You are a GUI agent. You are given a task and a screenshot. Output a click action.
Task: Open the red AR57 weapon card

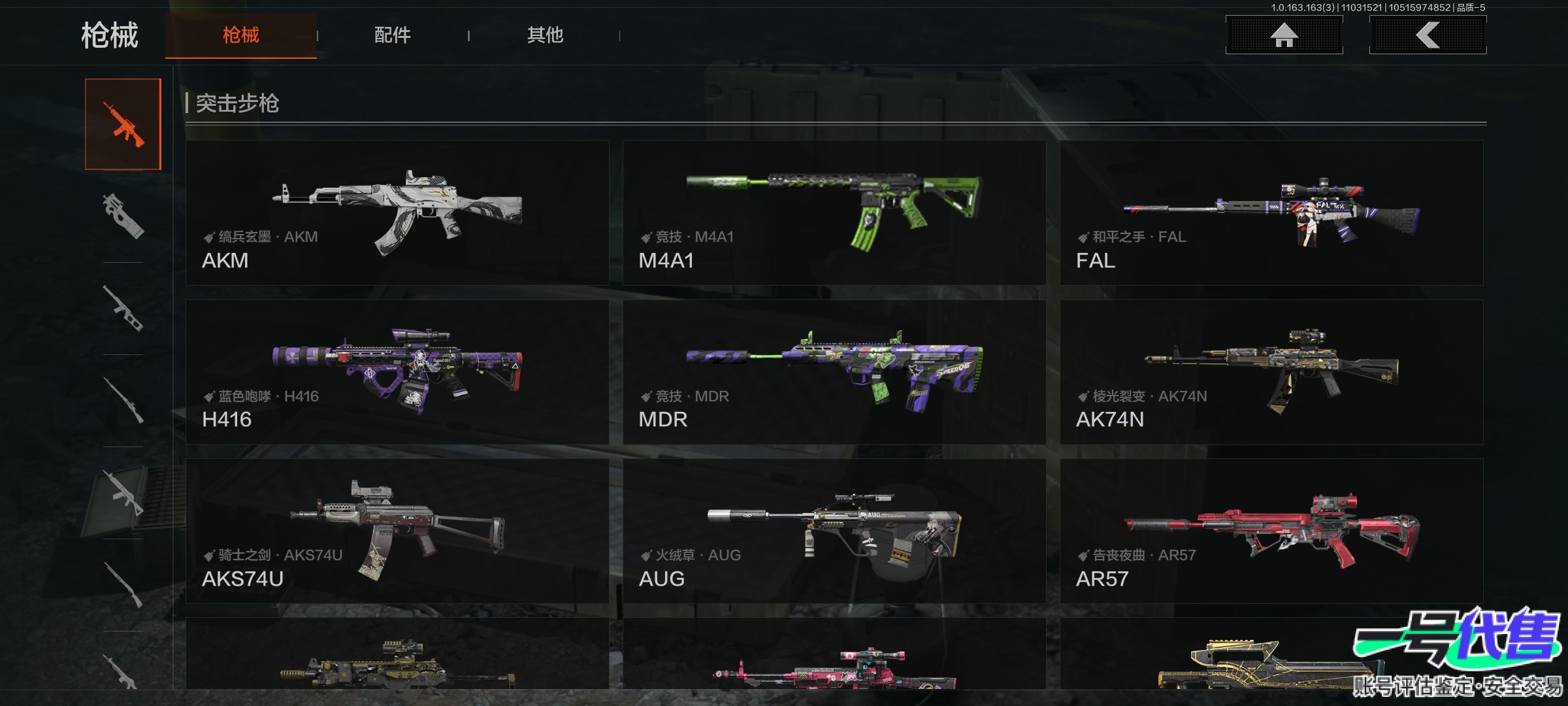point(1271,531)
